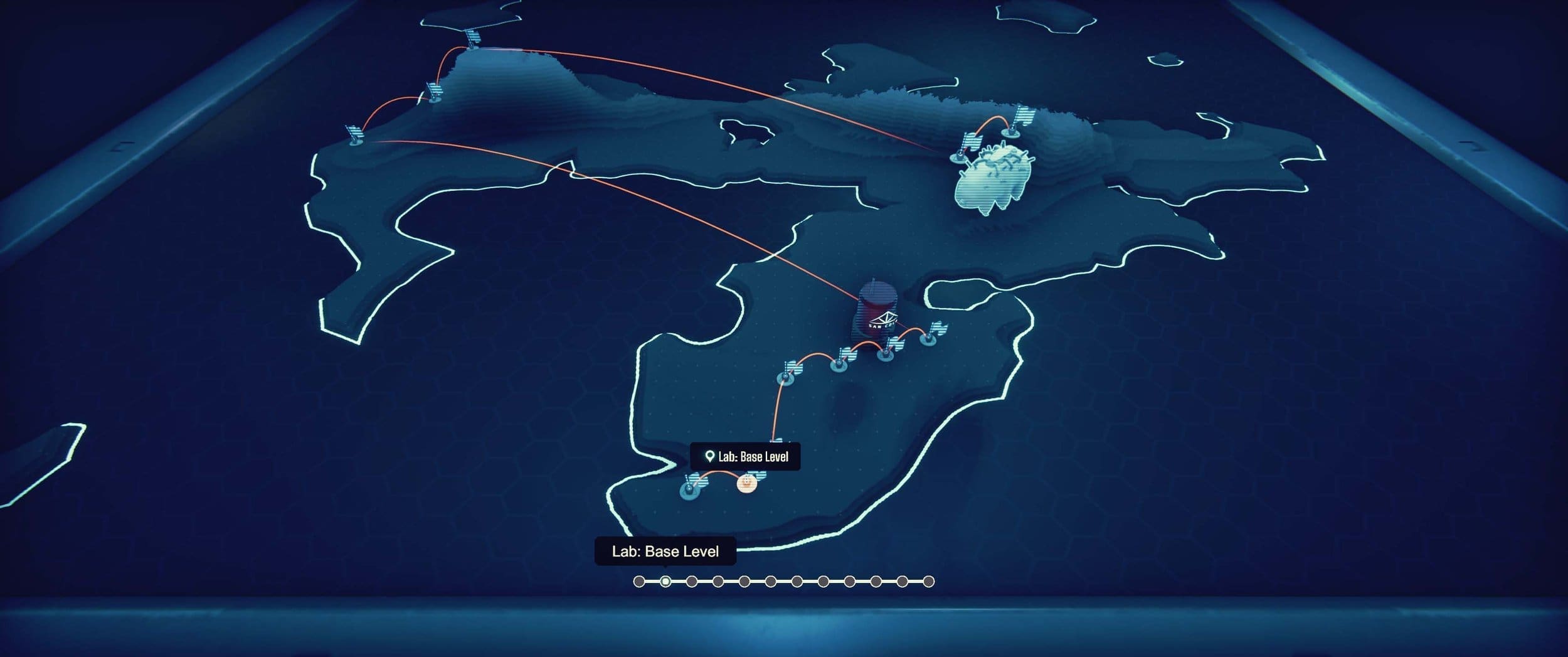1568x657 pixels.
Task: Choose the third dot on the level timeline
Action: click(692, 582)
